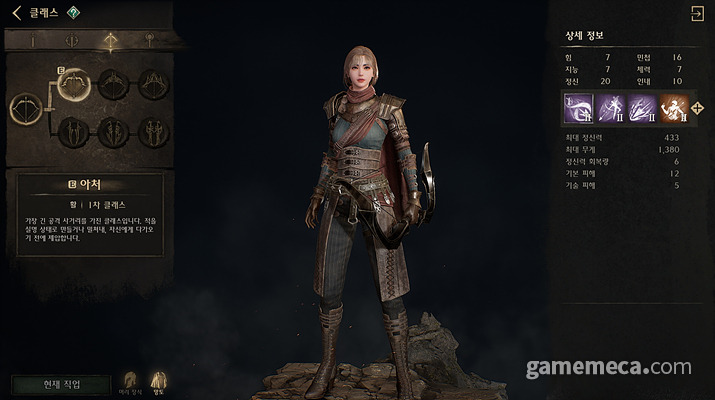The height and width of the screenshot is (400, 715).
Task: Switch to the sword weapon tab
Action: [x=32, y=42]
